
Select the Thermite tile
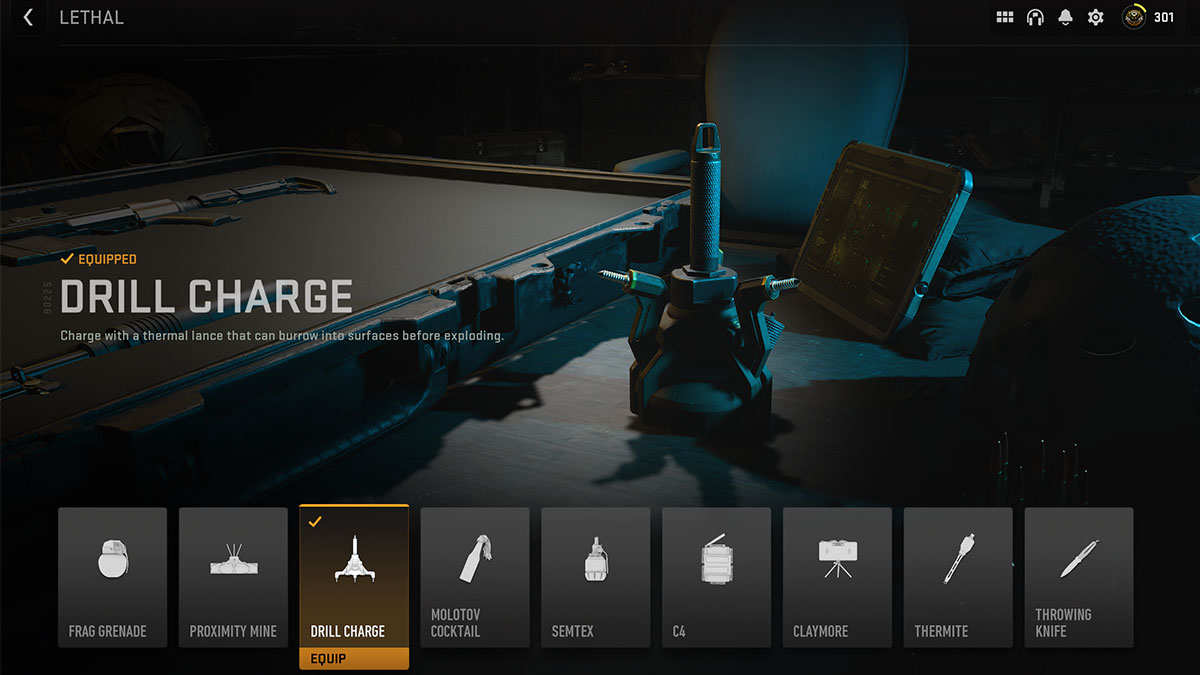coord(959,577)
